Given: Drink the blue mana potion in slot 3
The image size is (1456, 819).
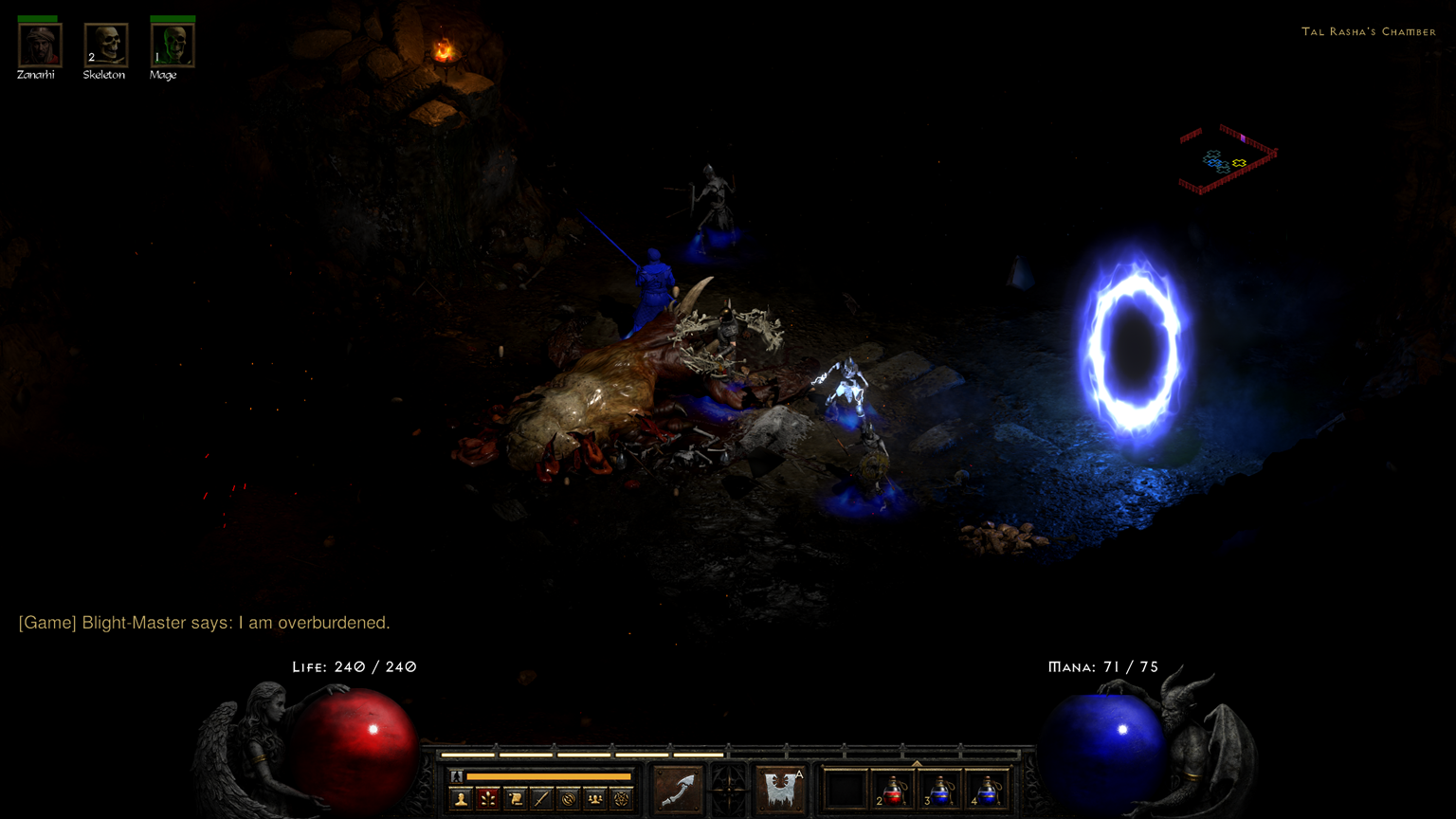Looking at the screenshot, I should point(940,790).
